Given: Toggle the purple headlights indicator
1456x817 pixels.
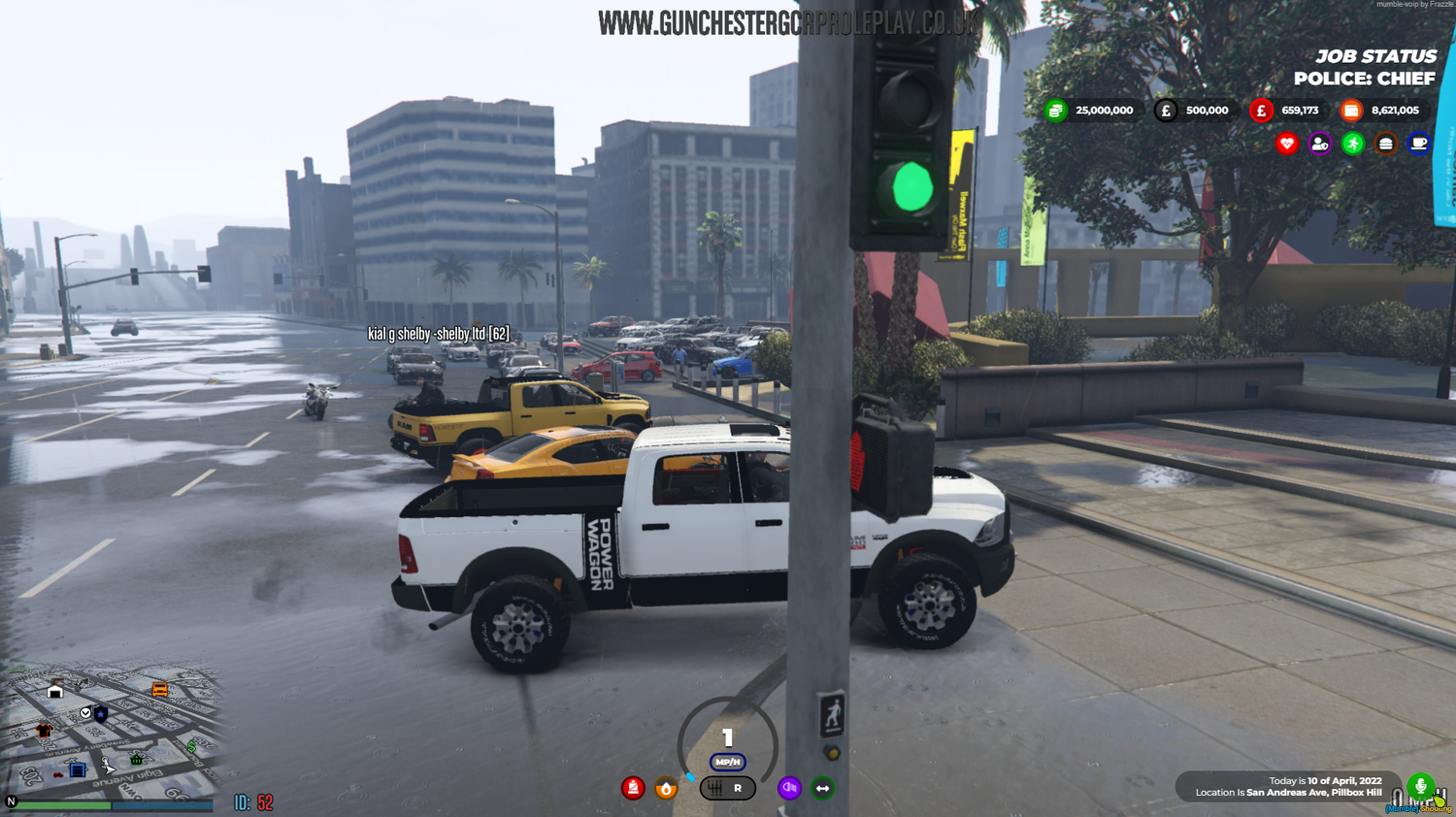Looking at the screenshot, I should 789,789.
